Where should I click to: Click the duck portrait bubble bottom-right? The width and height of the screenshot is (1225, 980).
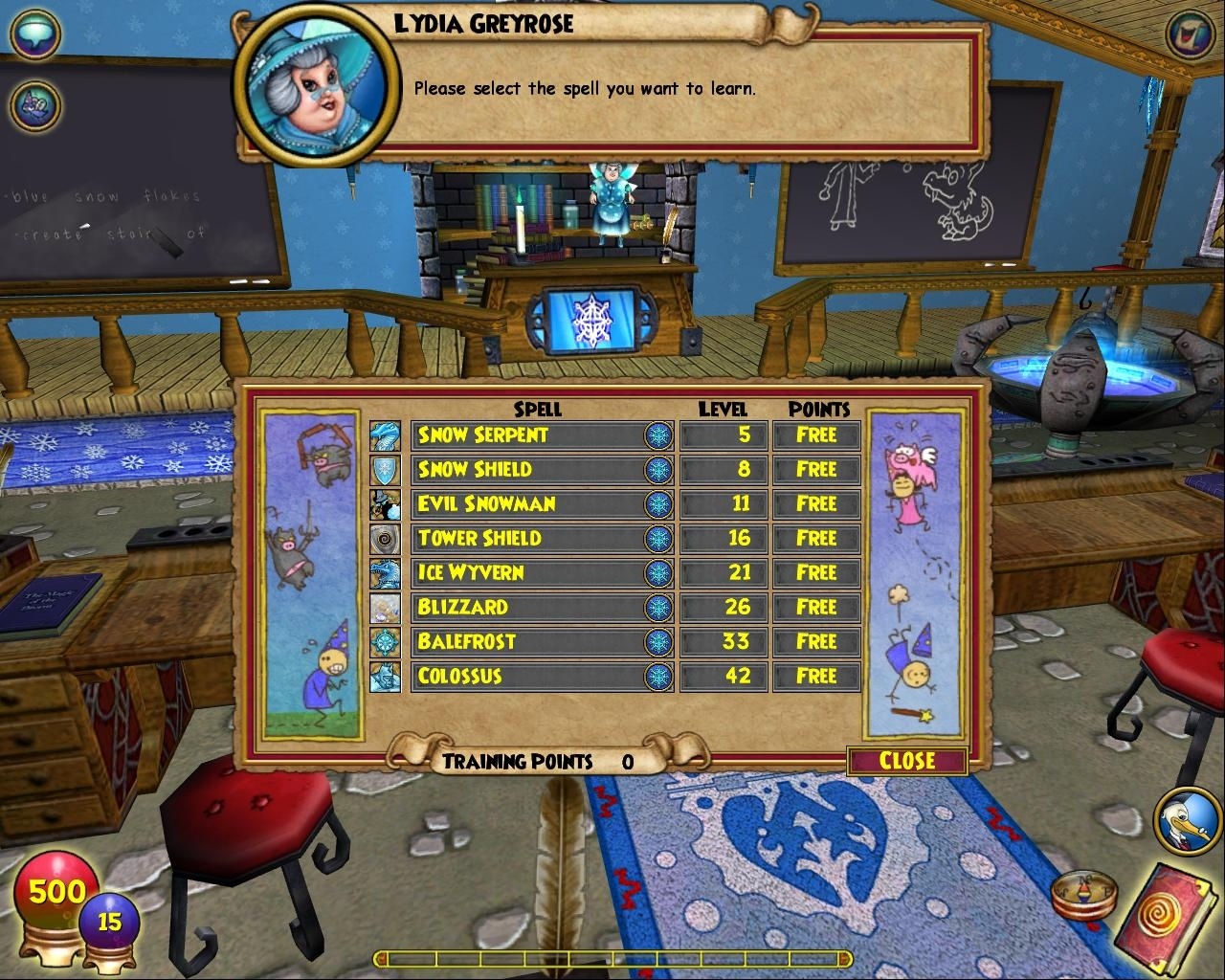[x=1184, y=818]
